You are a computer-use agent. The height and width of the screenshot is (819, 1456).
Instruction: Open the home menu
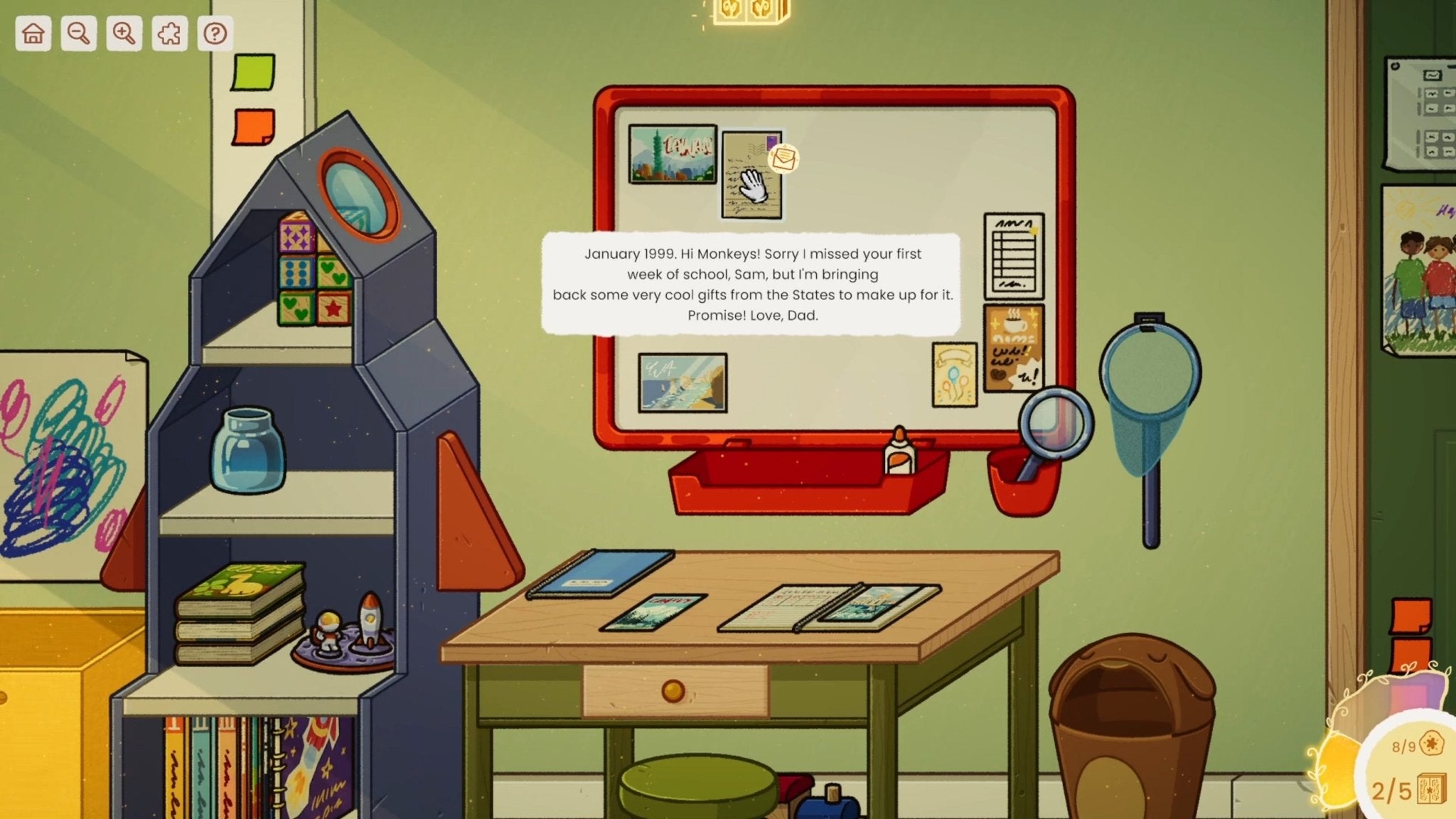[33, 33]
